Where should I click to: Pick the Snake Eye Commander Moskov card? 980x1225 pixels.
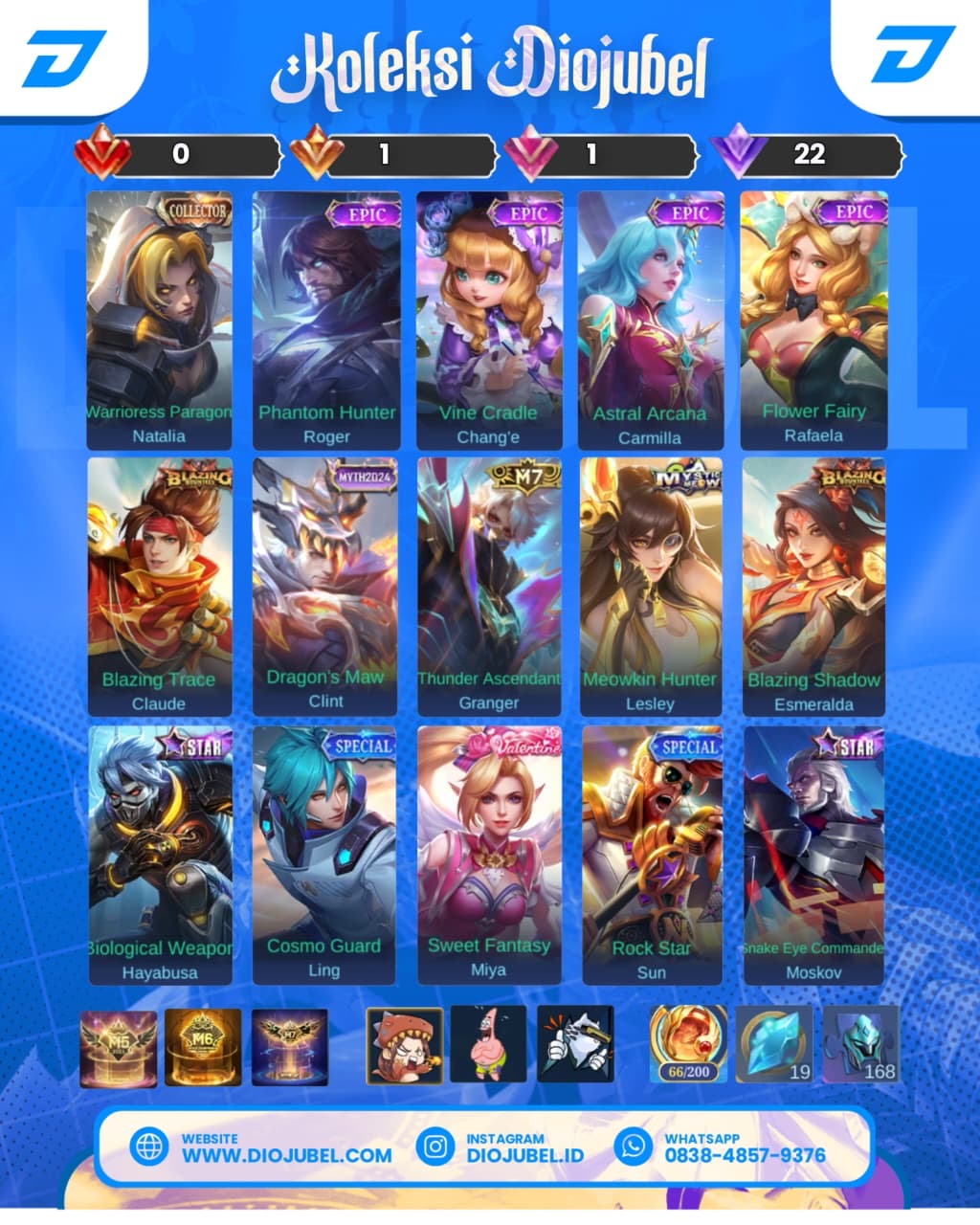(813, 855)
